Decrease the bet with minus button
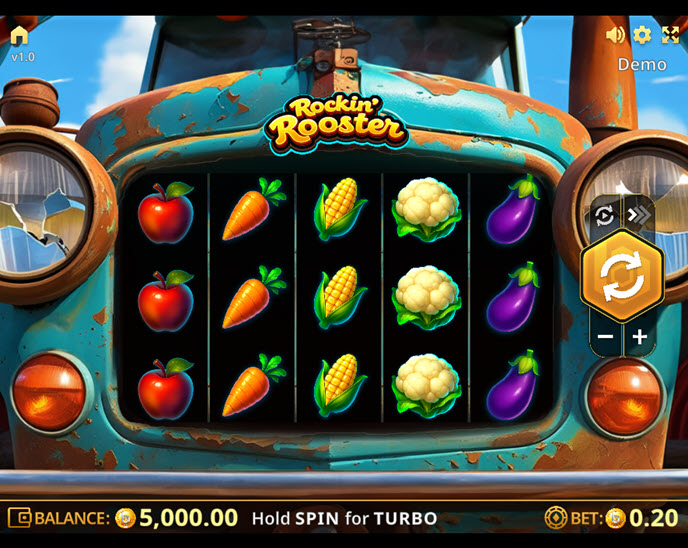Viewport: 688px width, 548px height. [x=605, y=337]
